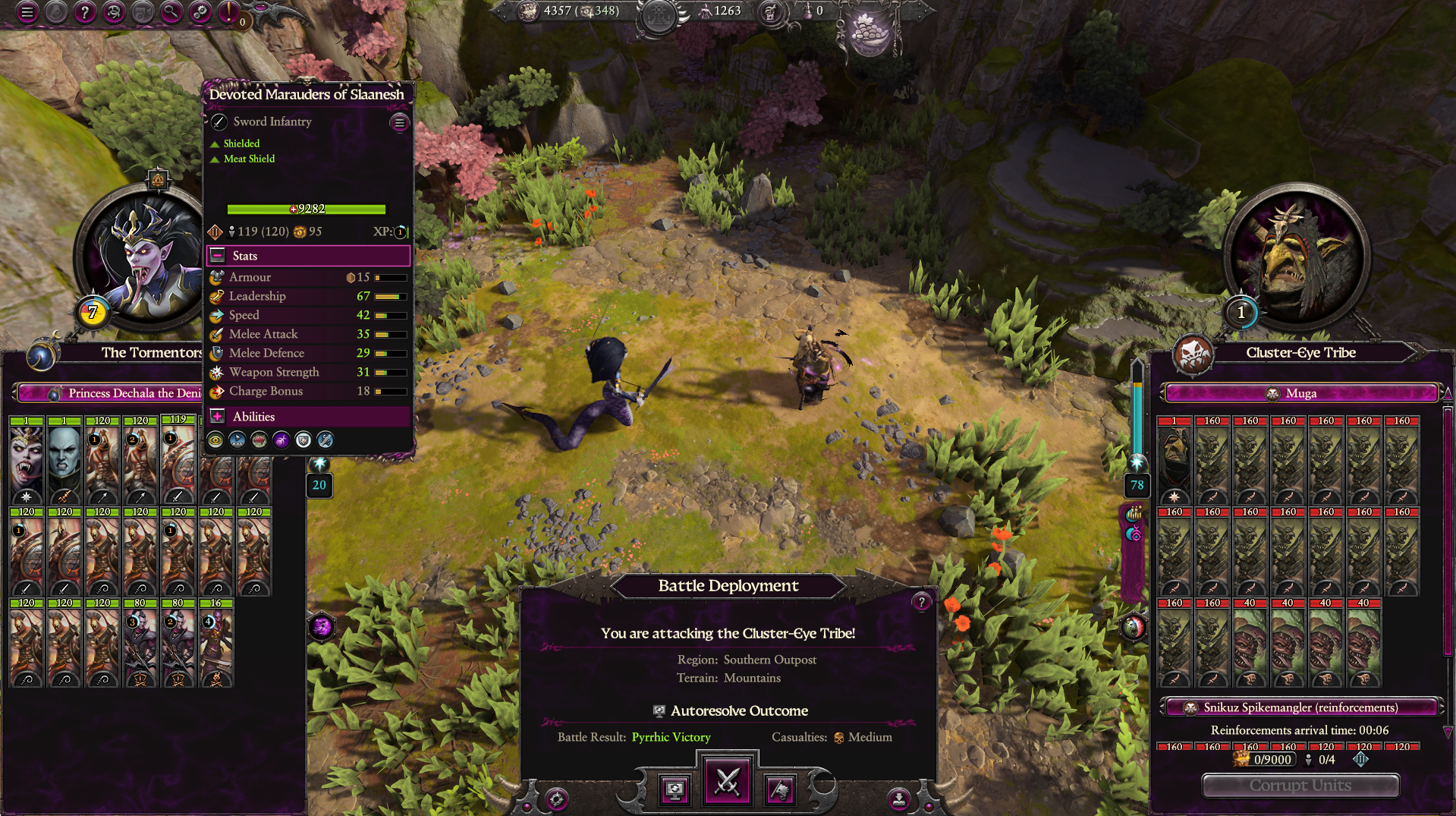Open the main menu list icon
The height and width of the screenshot is (816, 1456).
[x=27, y=12]
